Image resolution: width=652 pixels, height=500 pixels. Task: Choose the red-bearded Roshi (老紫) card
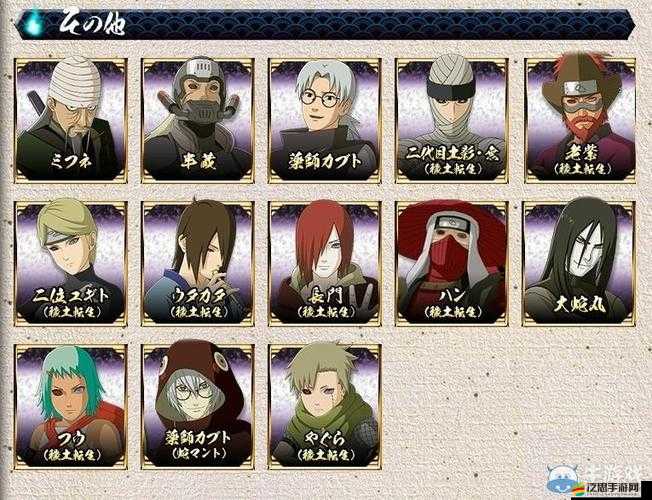point(580,120)
